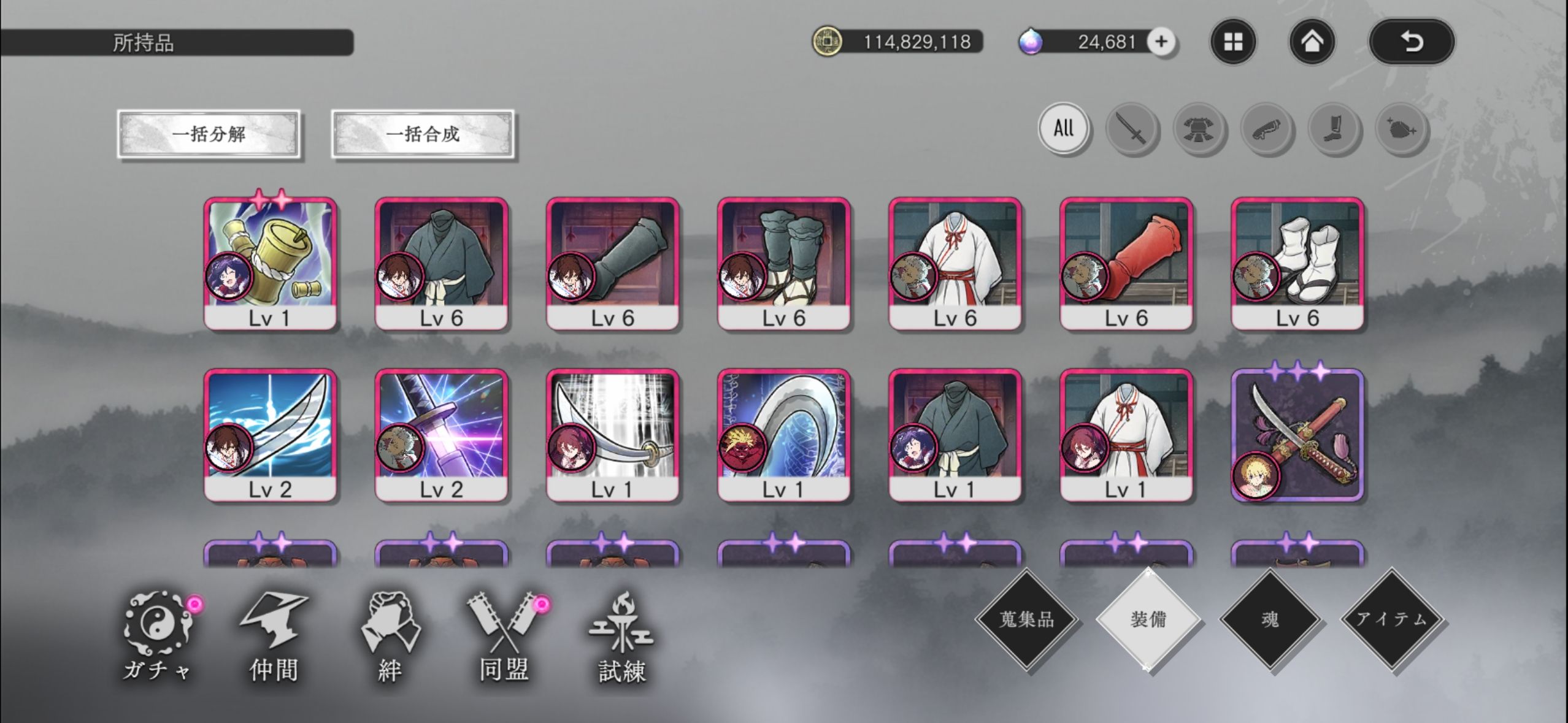1568x723 pixels.
Task: Add more gems with the plus button
Action: (1161, 42)
